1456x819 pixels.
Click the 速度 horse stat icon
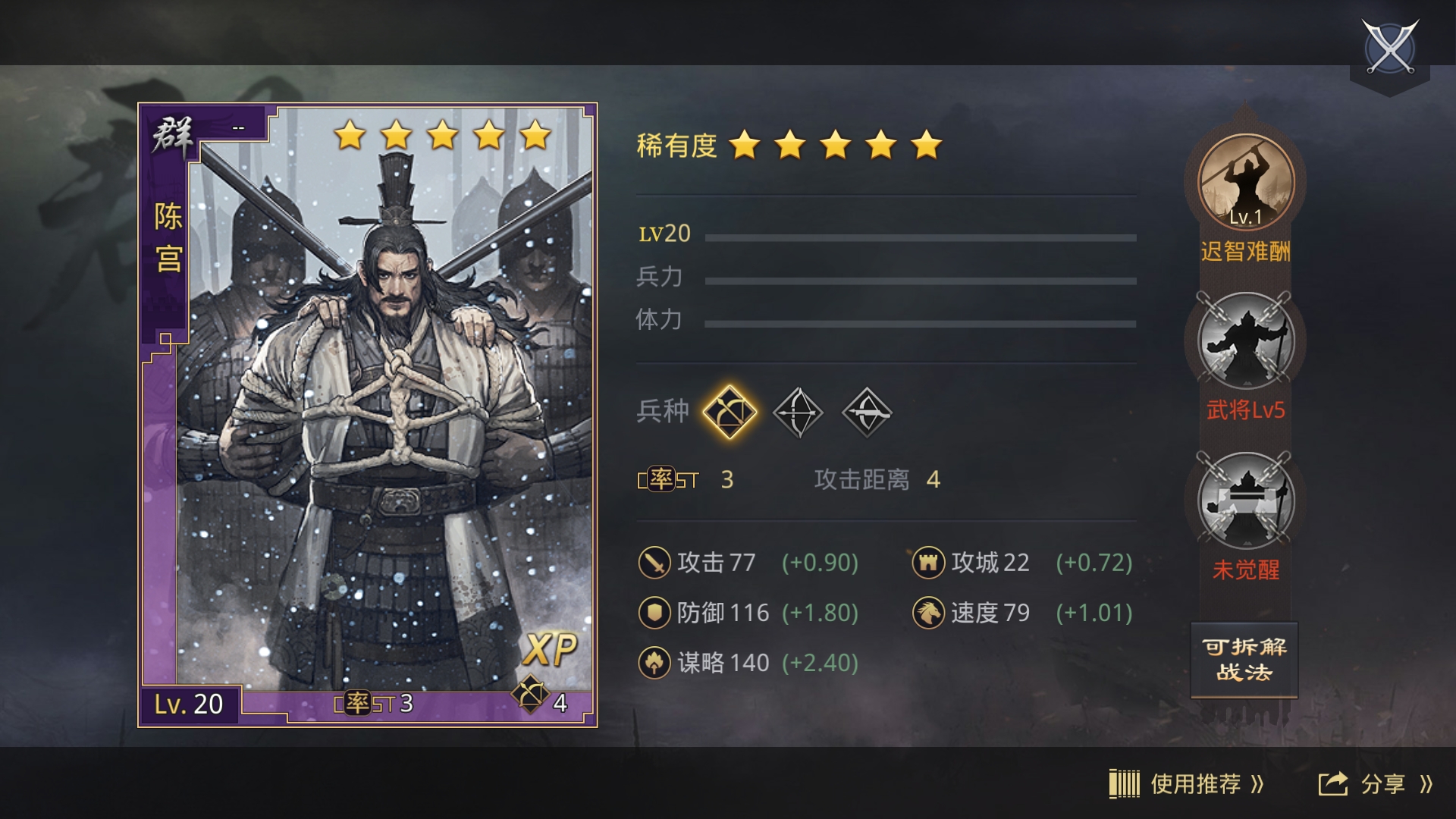pyautogui.click(x=929, y=611)
